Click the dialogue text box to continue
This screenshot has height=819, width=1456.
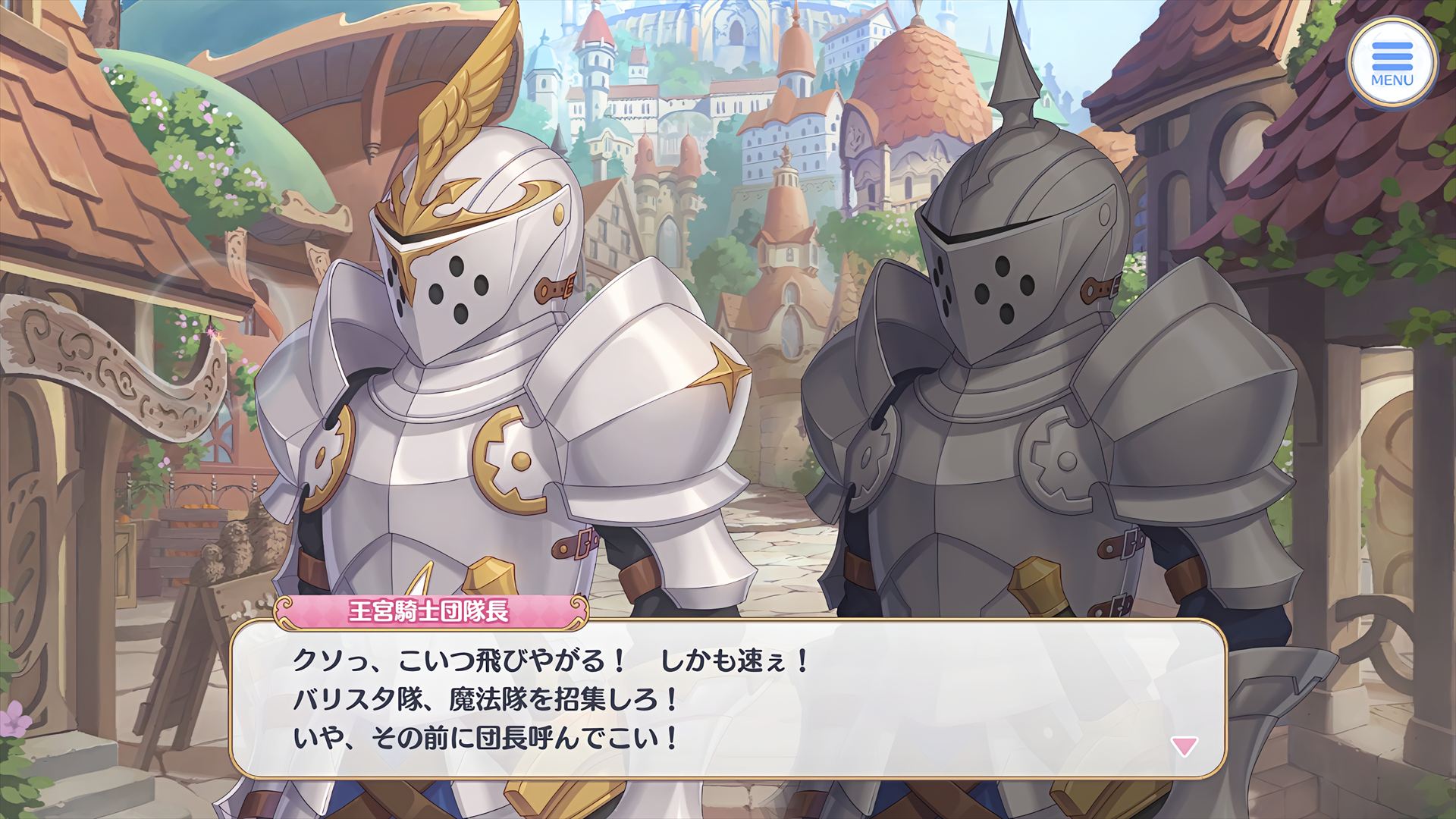click(728, 699)
